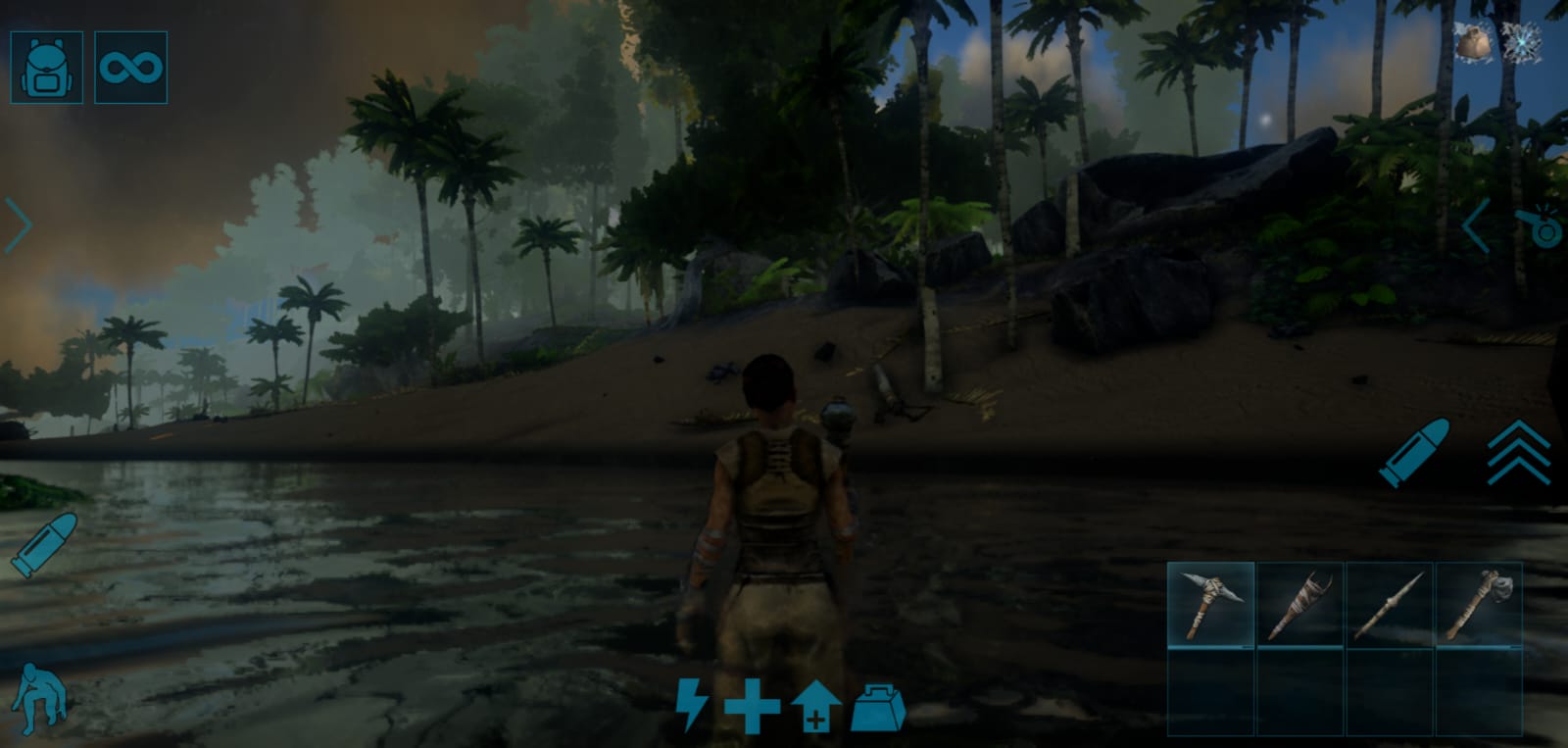Equip the slingshot from the hotbar
This screenshot has width=1568, height=748.
(1299, 605)
